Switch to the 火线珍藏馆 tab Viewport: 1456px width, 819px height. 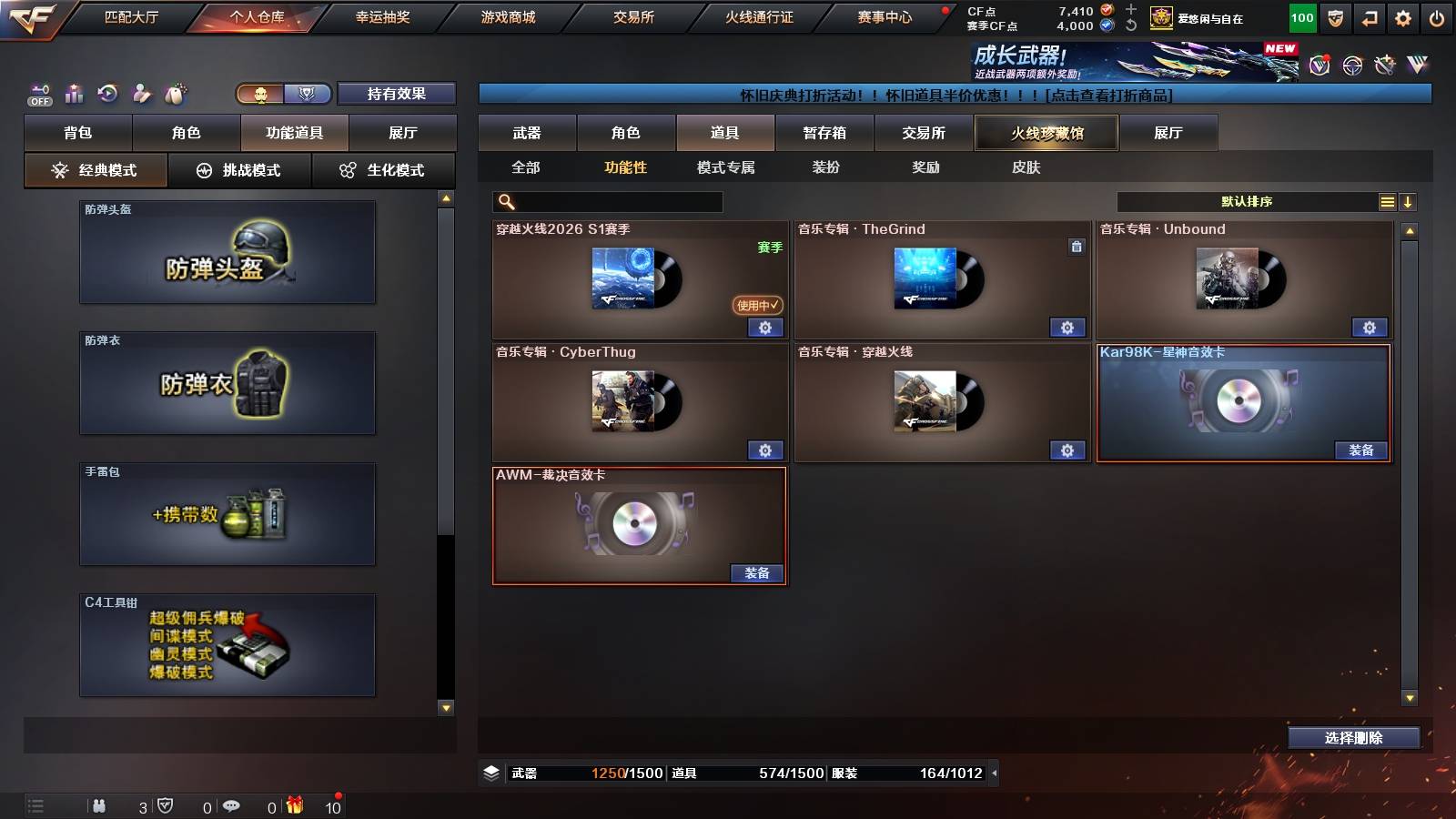point(1045,133)
